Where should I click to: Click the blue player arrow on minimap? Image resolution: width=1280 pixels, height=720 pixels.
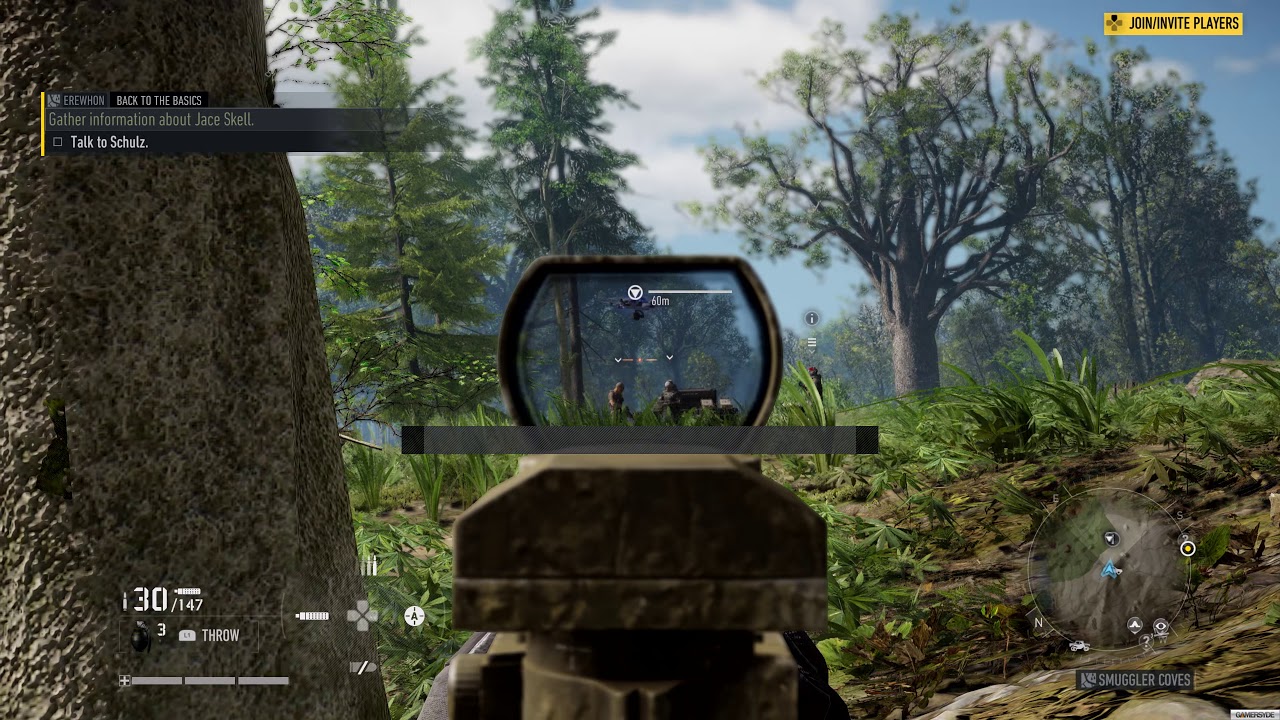1109,570
